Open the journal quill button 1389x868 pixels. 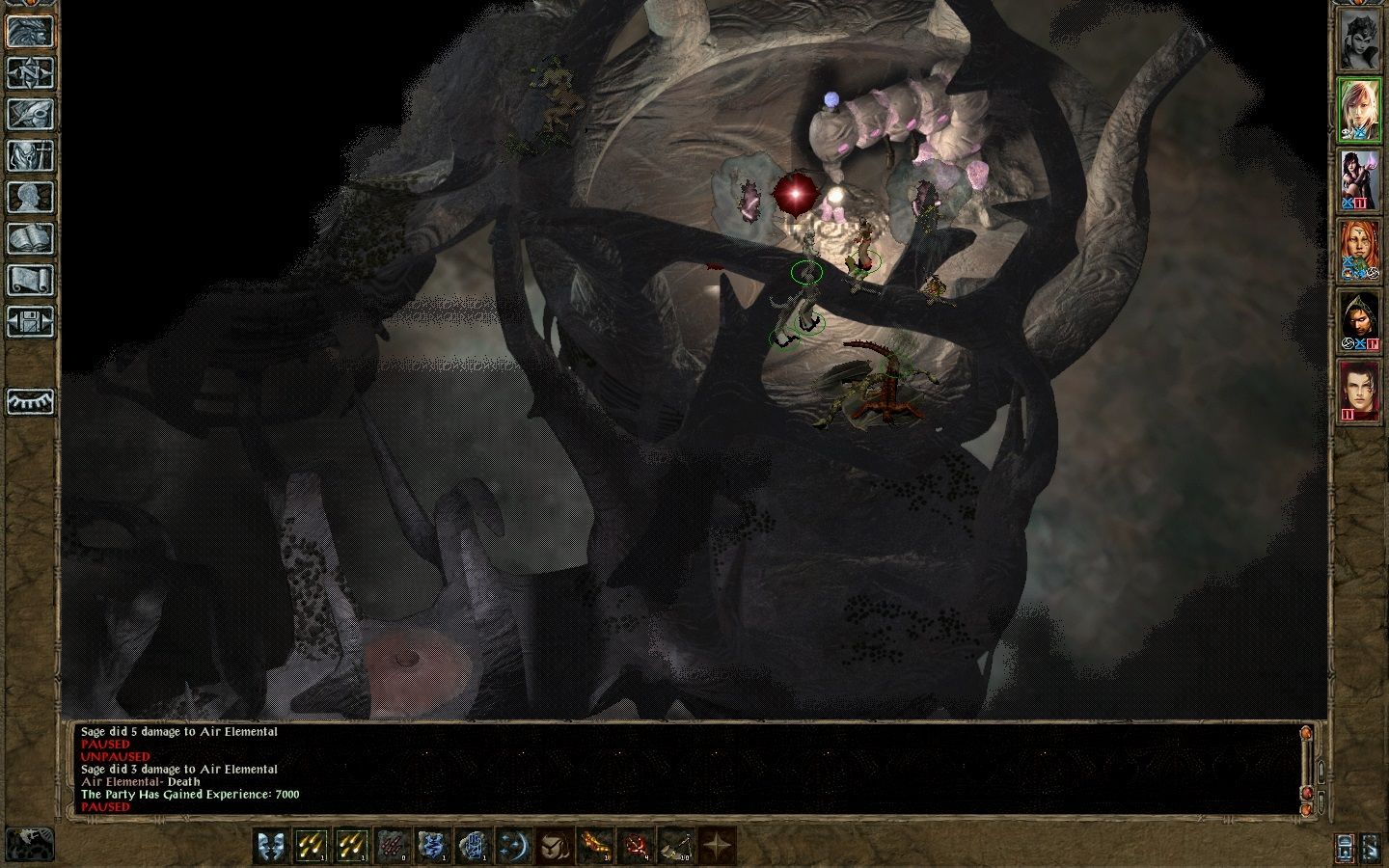pos(30,114)
